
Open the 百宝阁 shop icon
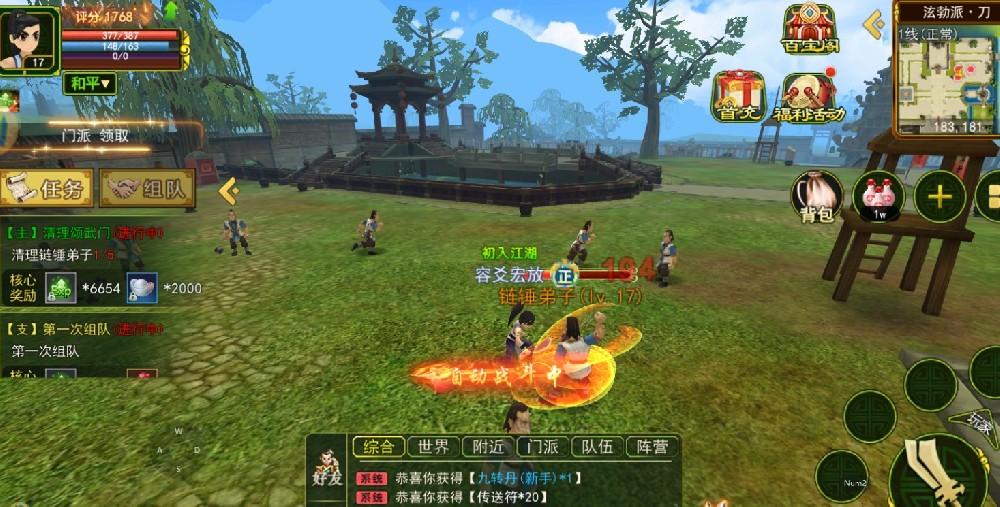click(x=809, y=30)
